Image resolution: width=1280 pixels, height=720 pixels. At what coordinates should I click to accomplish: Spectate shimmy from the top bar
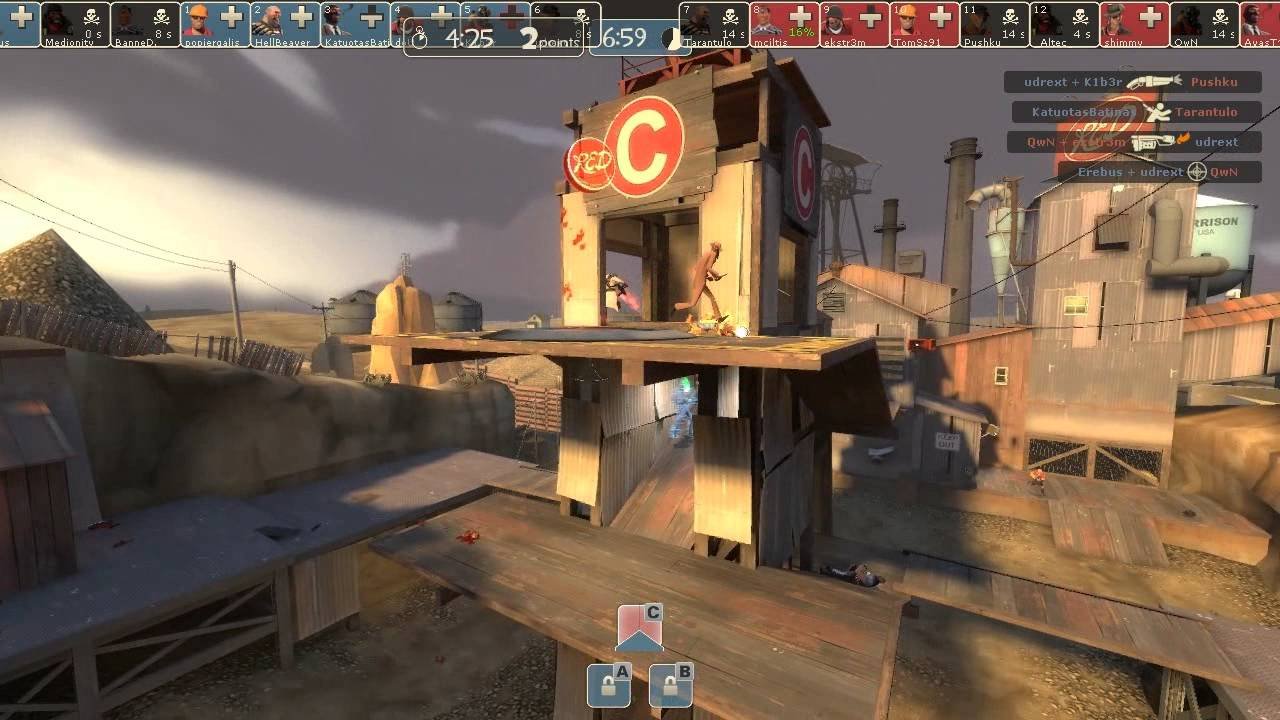(1134, 24)
